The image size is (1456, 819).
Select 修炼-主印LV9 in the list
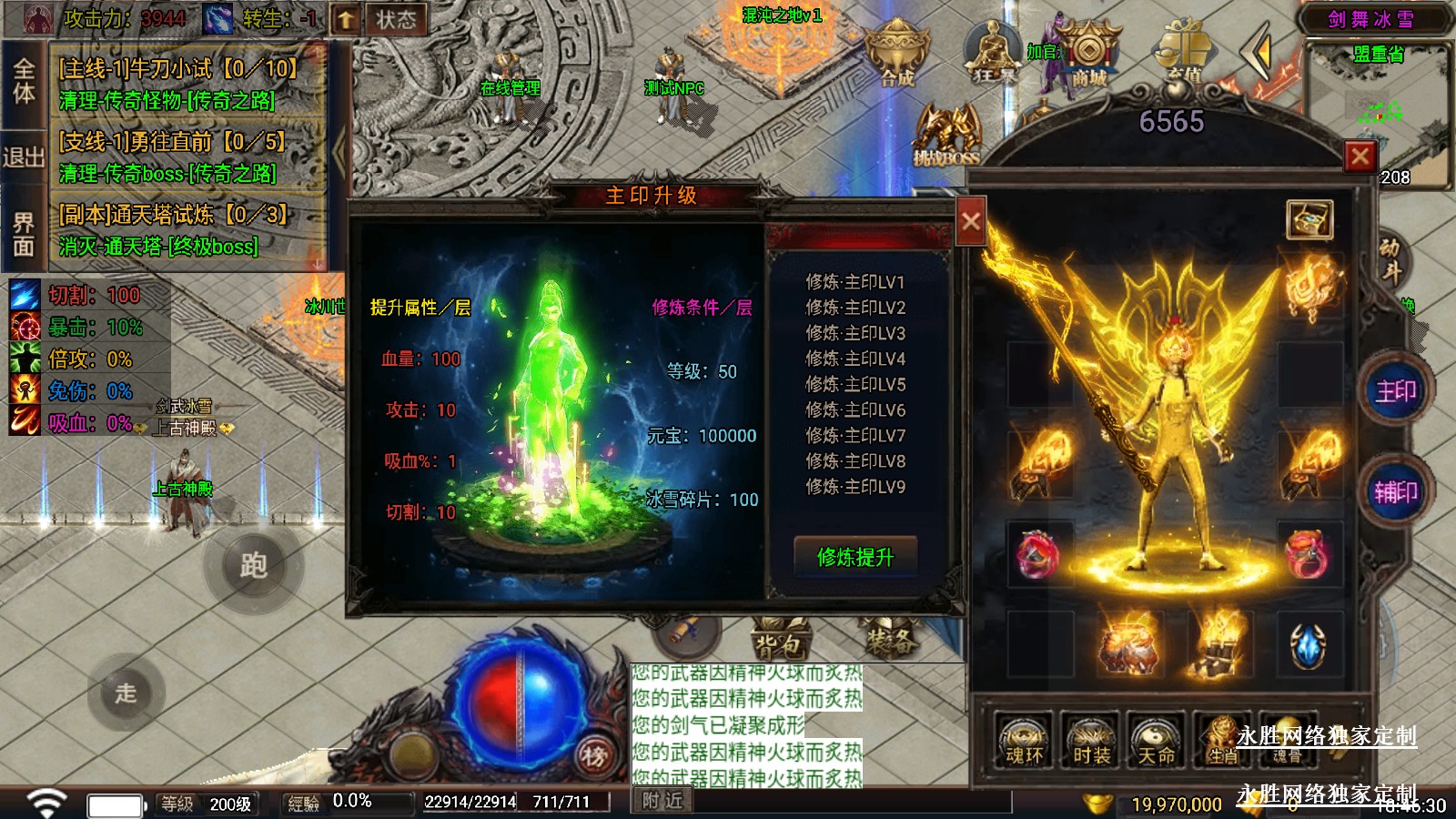coord(854,487)
